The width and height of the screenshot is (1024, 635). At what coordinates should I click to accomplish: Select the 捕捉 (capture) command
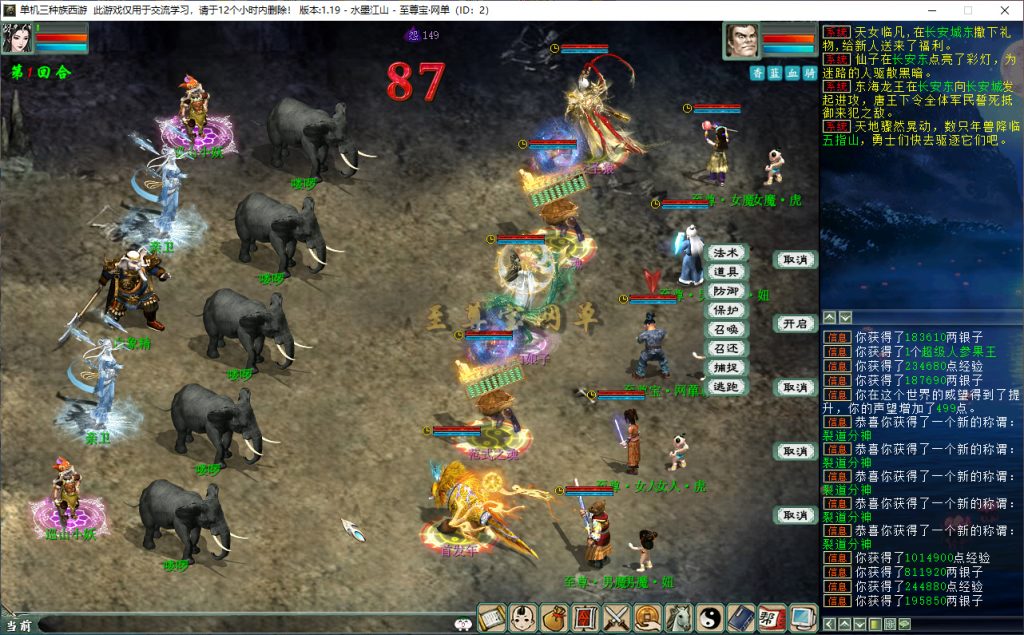pyautogui.click(x=726, y=367)
